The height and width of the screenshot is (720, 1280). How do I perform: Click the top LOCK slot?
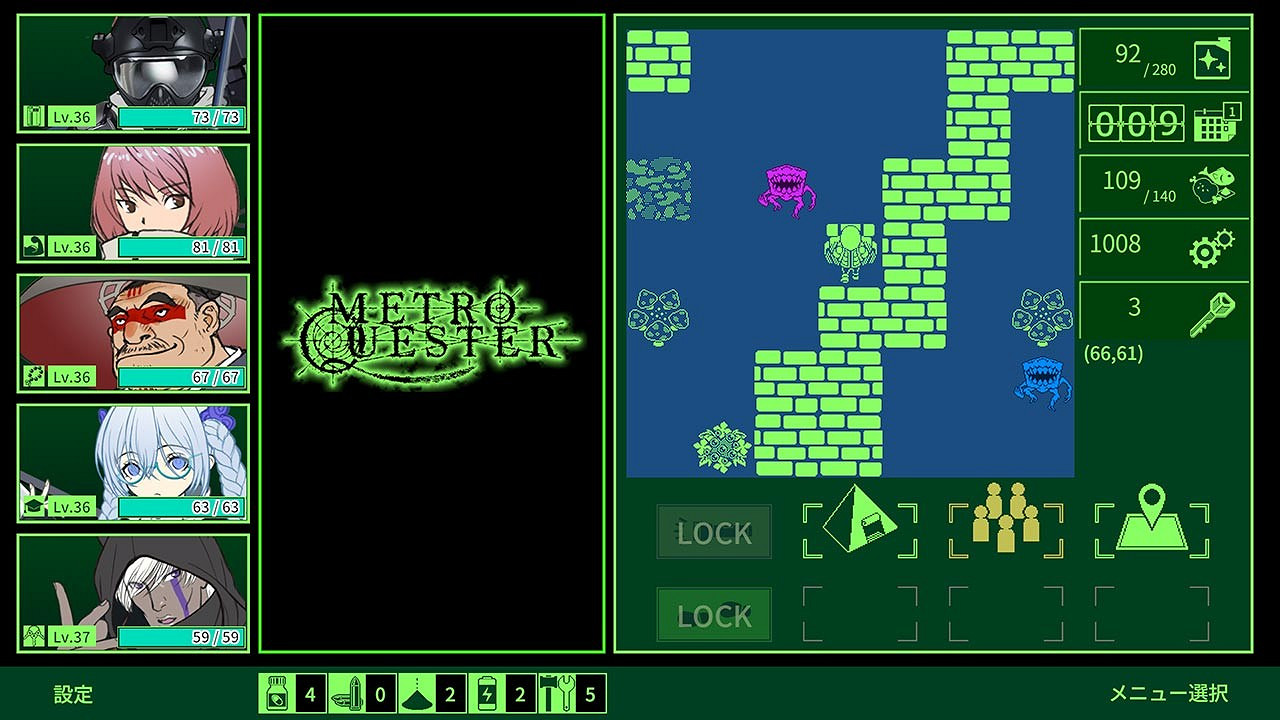[x=713, y=533]
